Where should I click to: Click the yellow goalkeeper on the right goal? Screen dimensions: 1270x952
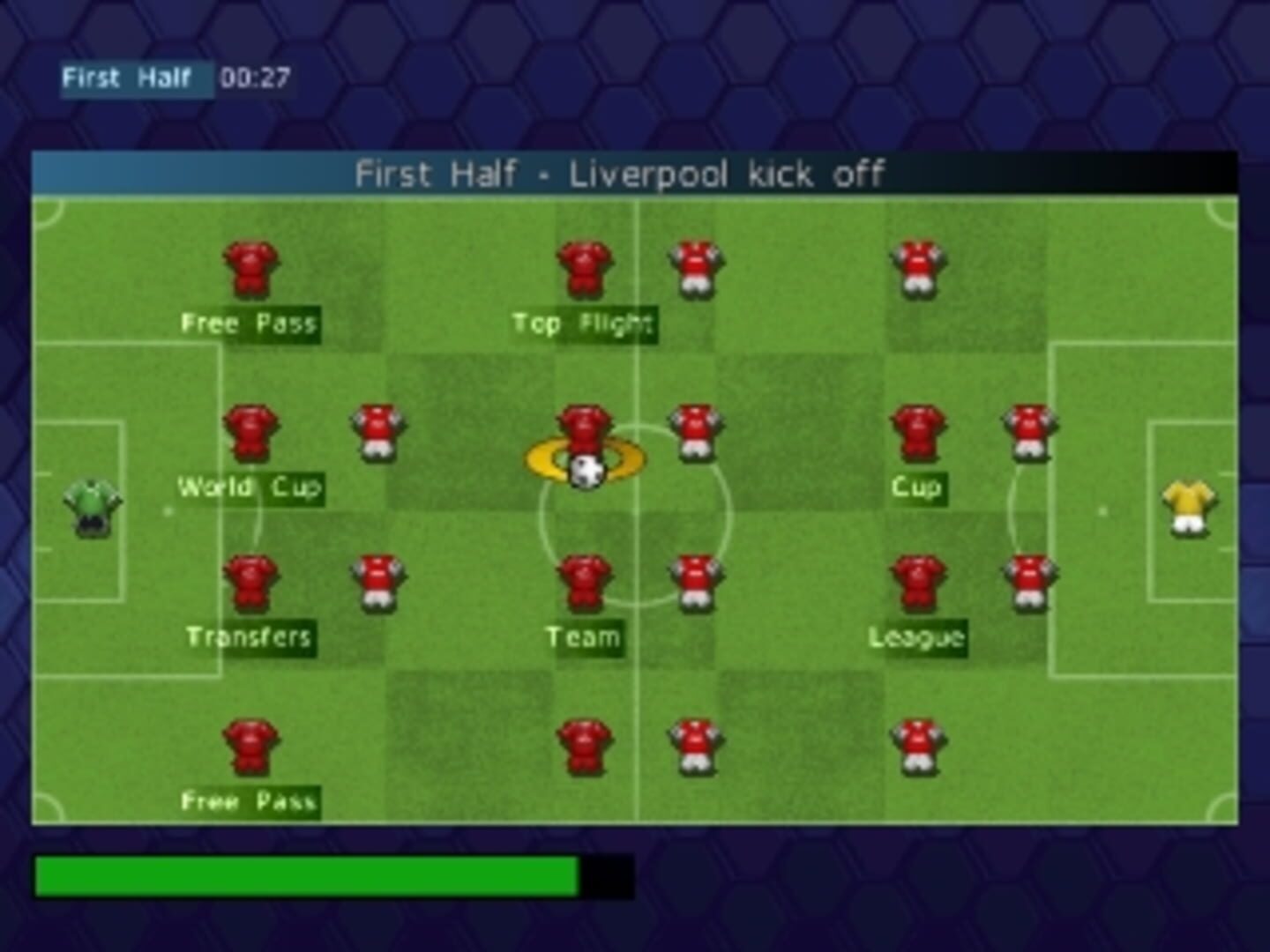pyautogui.click(x=1190, y=509)
